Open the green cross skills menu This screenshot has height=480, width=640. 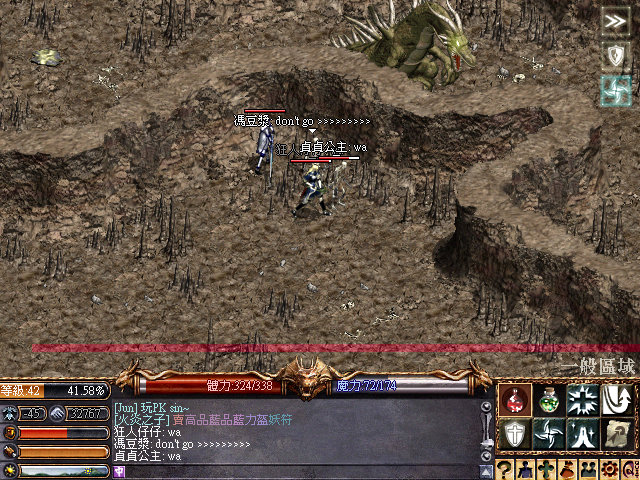[x=546, y=471]
